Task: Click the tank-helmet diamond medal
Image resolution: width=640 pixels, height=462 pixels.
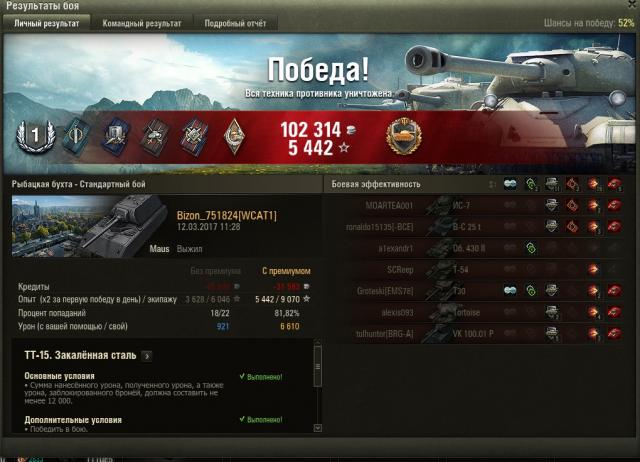Action: (x=232, y=136)
